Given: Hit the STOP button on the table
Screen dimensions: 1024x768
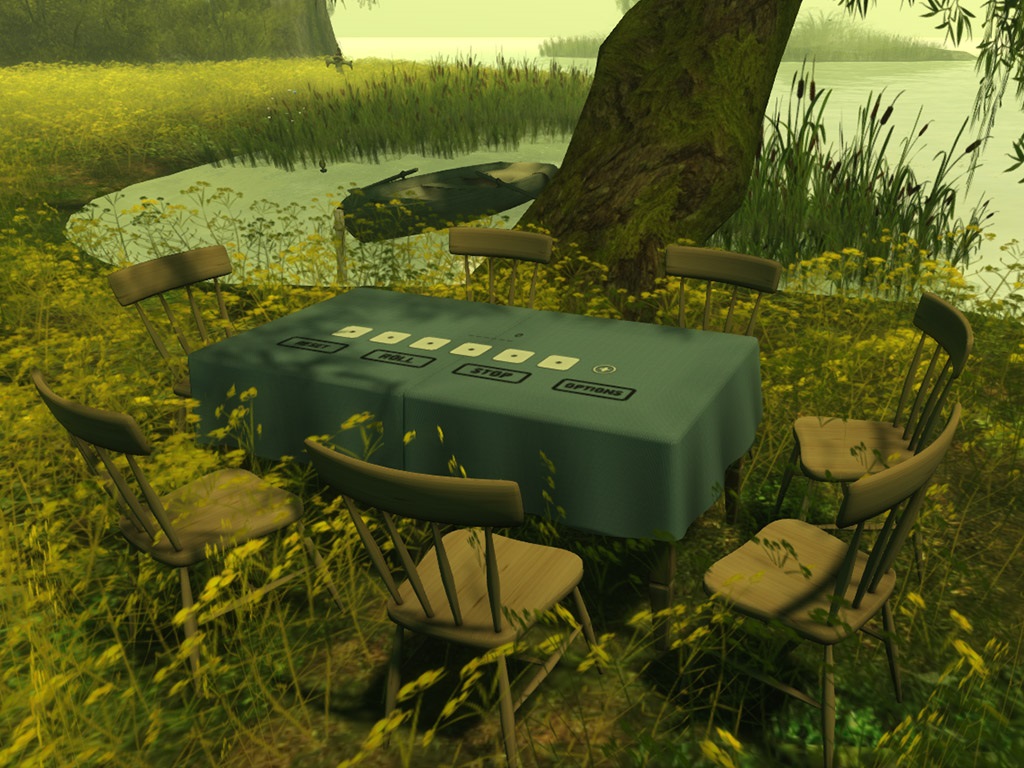Looking at the screenshot, I should 491,373.
